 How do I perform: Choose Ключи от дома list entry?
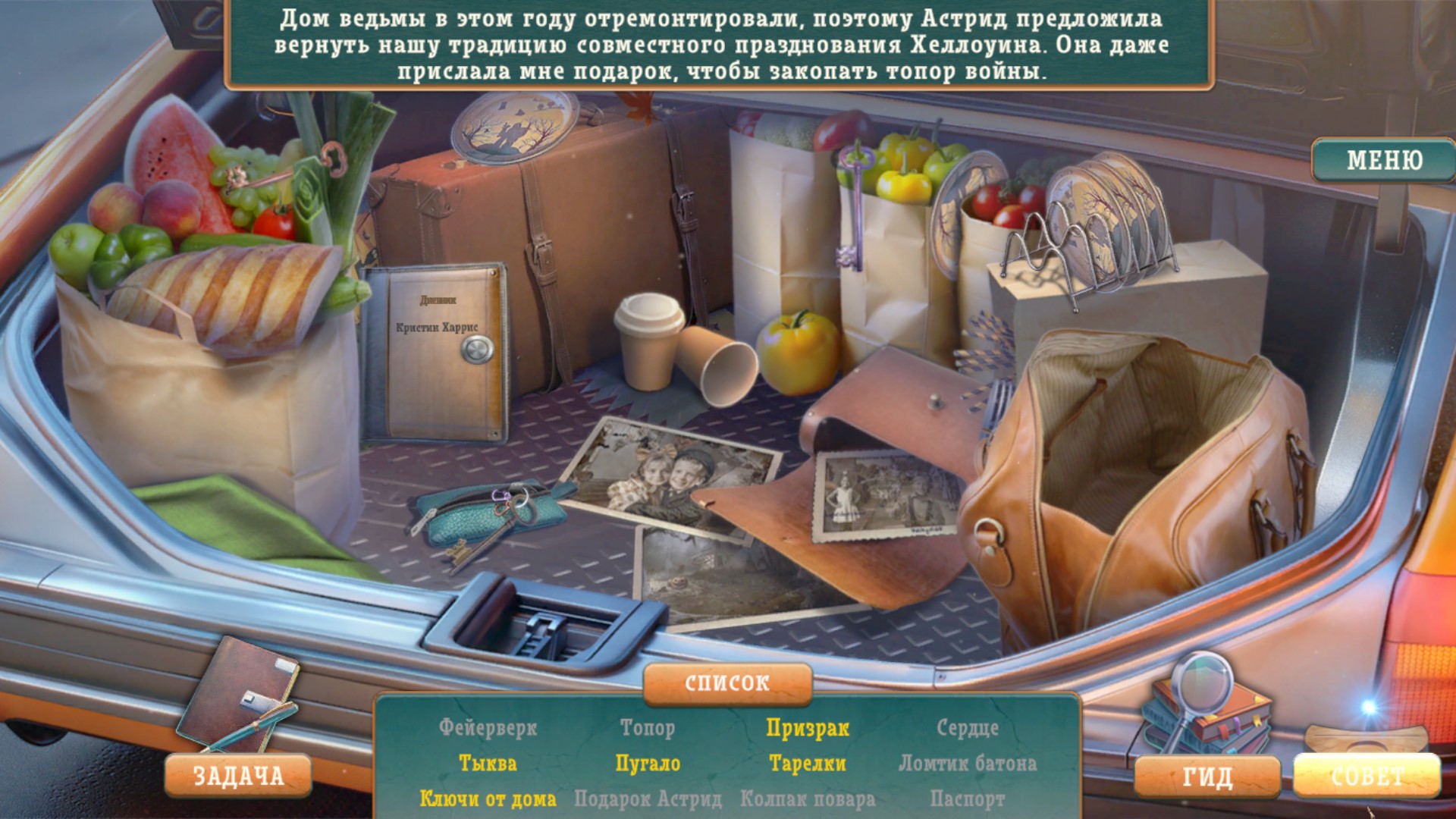pos(488,799)
